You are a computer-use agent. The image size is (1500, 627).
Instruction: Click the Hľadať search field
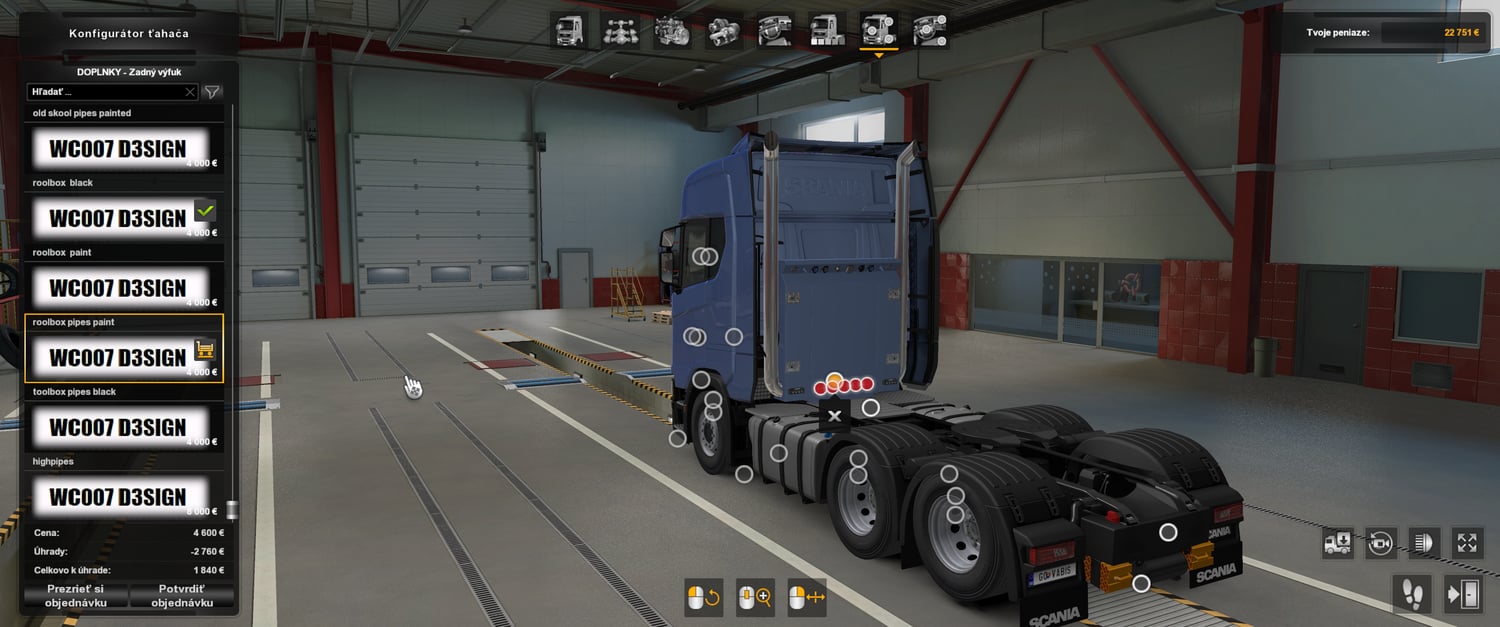click(106, 92)
